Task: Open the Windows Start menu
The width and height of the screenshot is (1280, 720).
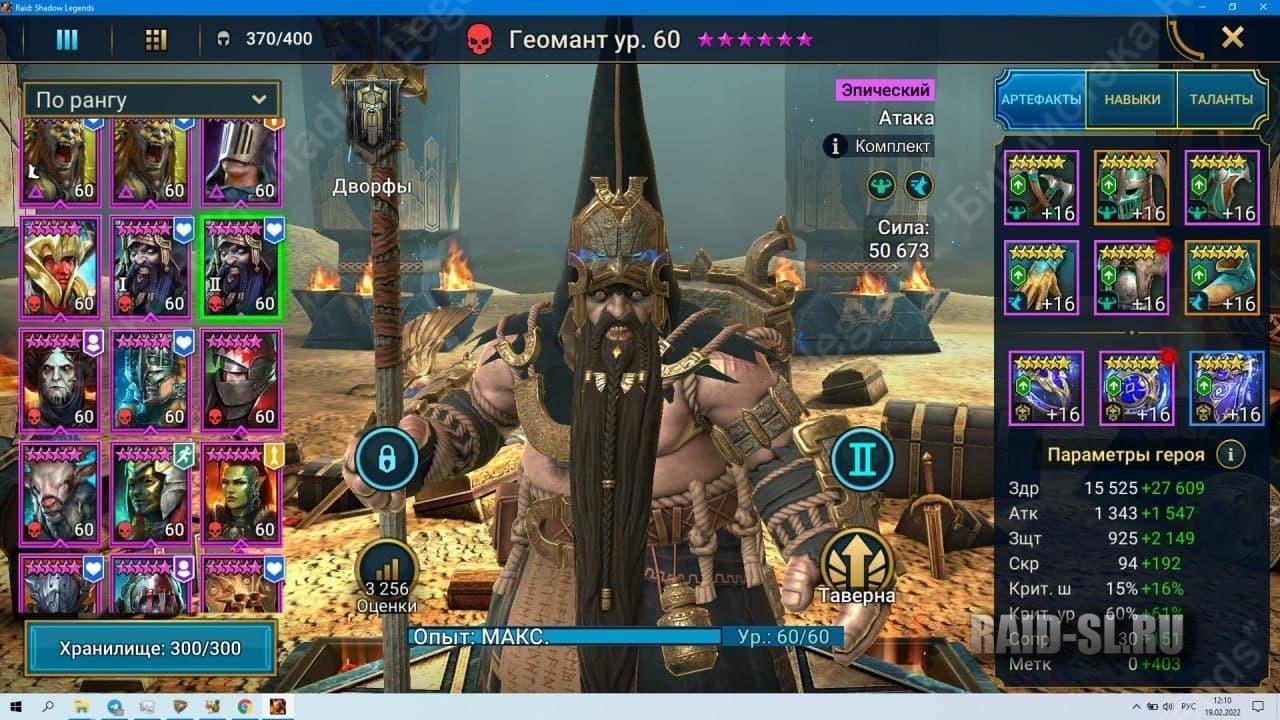Action: coord(17,707)
